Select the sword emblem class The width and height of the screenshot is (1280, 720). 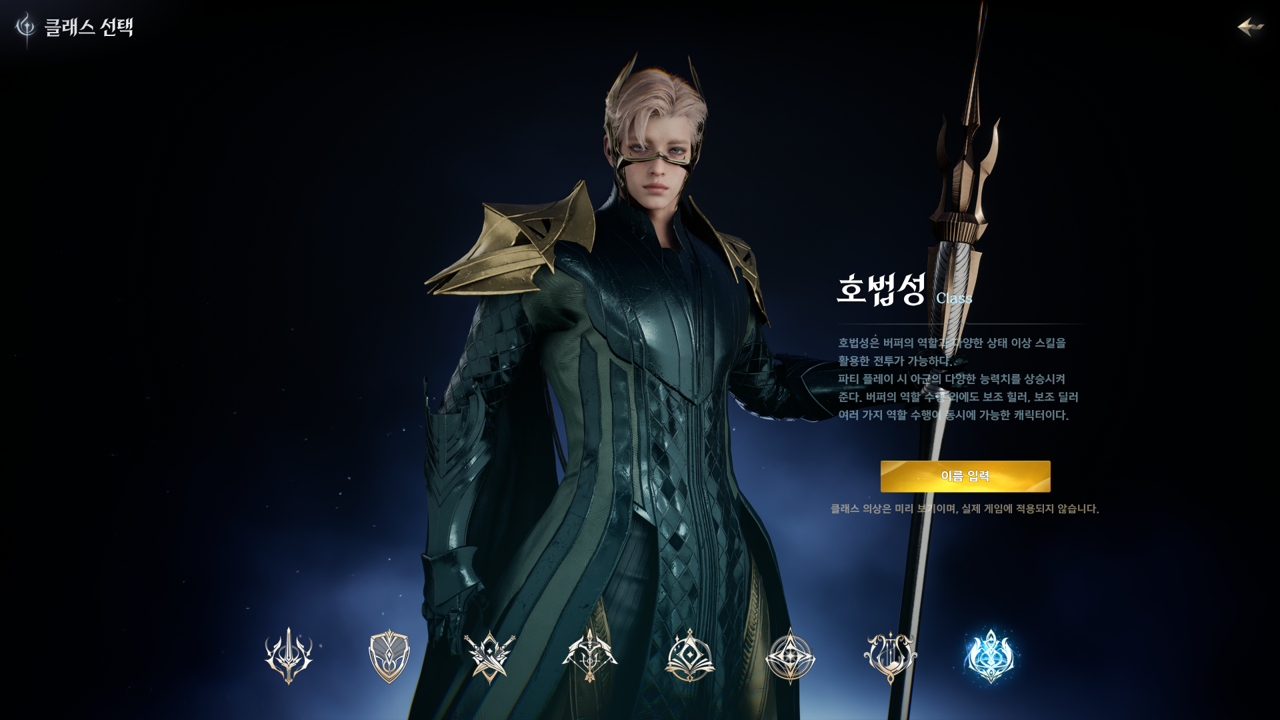pos(289,656)
